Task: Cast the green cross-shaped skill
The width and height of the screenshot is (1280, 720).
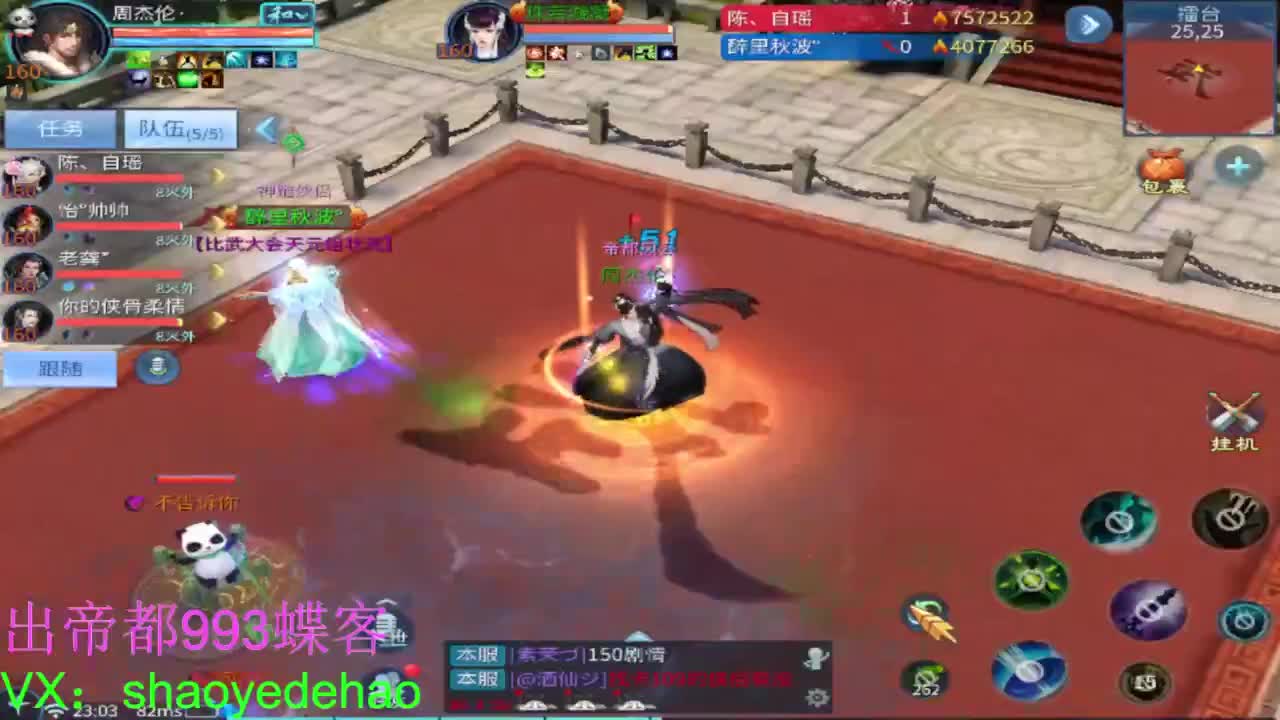Action: [1030, 578]
